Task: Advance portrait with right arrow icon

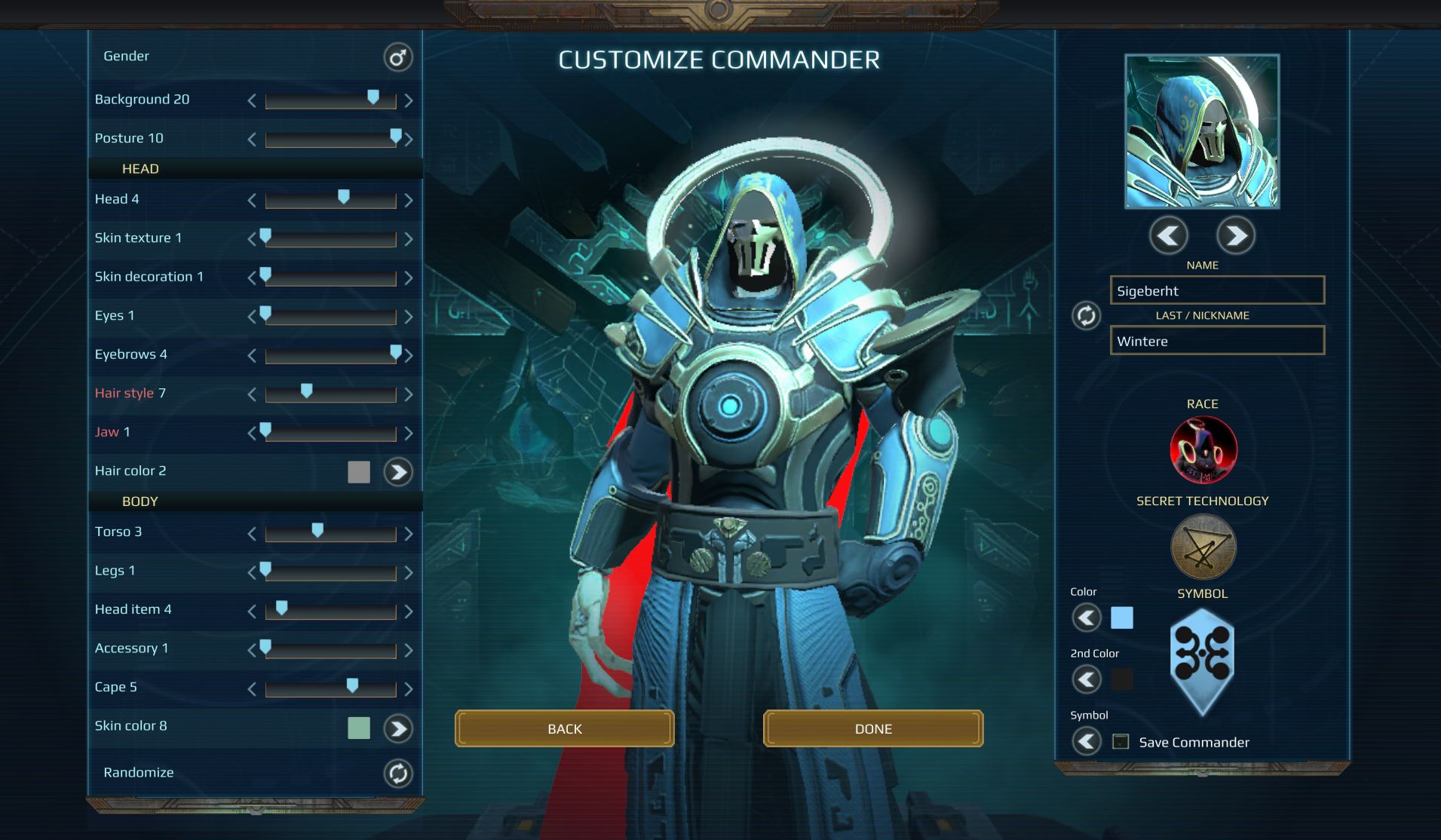Action: pos(1237,235)
